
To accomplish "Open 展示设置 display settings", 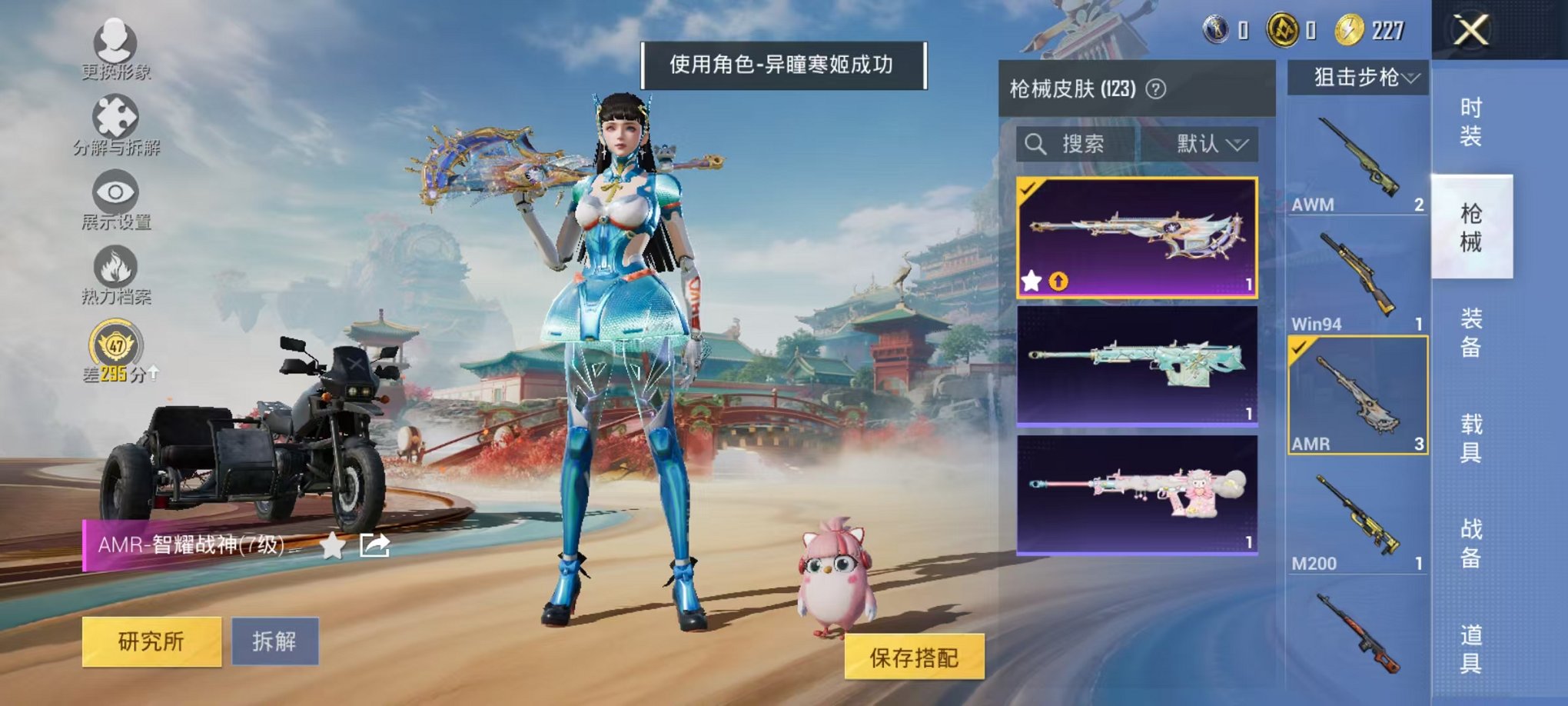I will (x=114, y=190).
